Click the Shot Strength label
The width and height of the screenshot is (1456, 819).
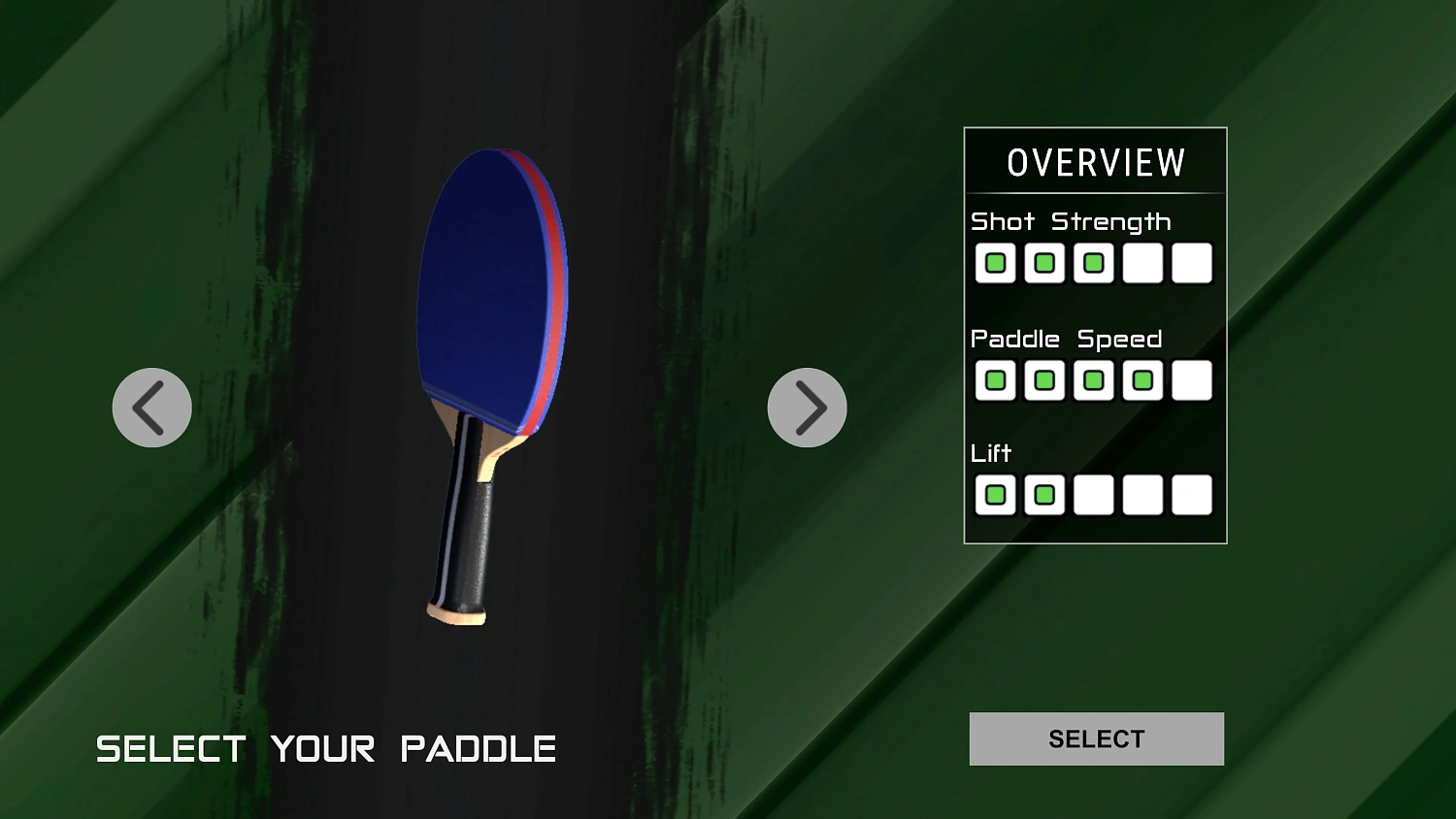1070,221
